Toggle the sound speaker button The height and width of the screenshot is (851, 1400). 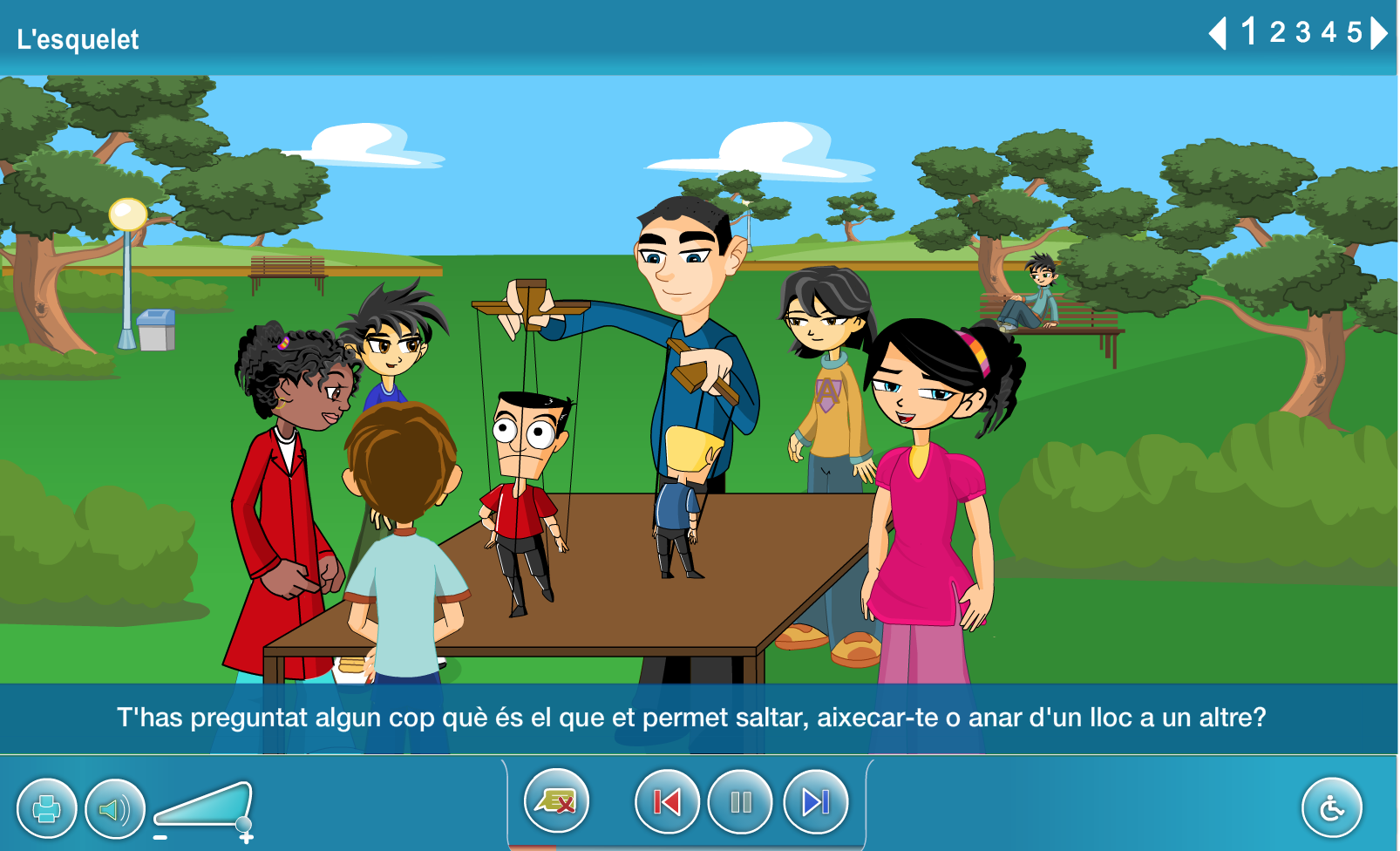click(x=115, y=808)
